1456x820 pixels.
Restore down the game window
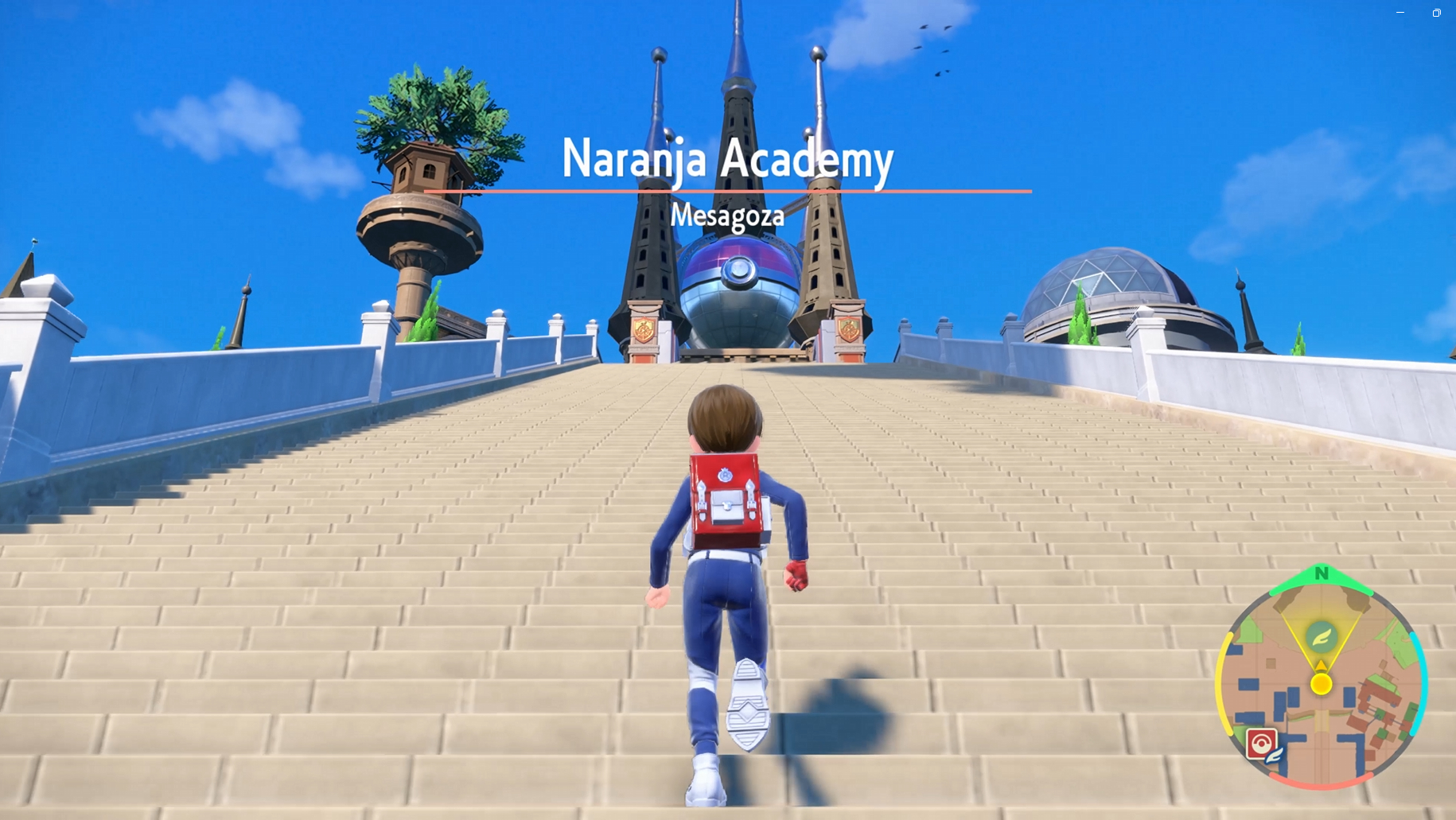(x=1437, y=13)
